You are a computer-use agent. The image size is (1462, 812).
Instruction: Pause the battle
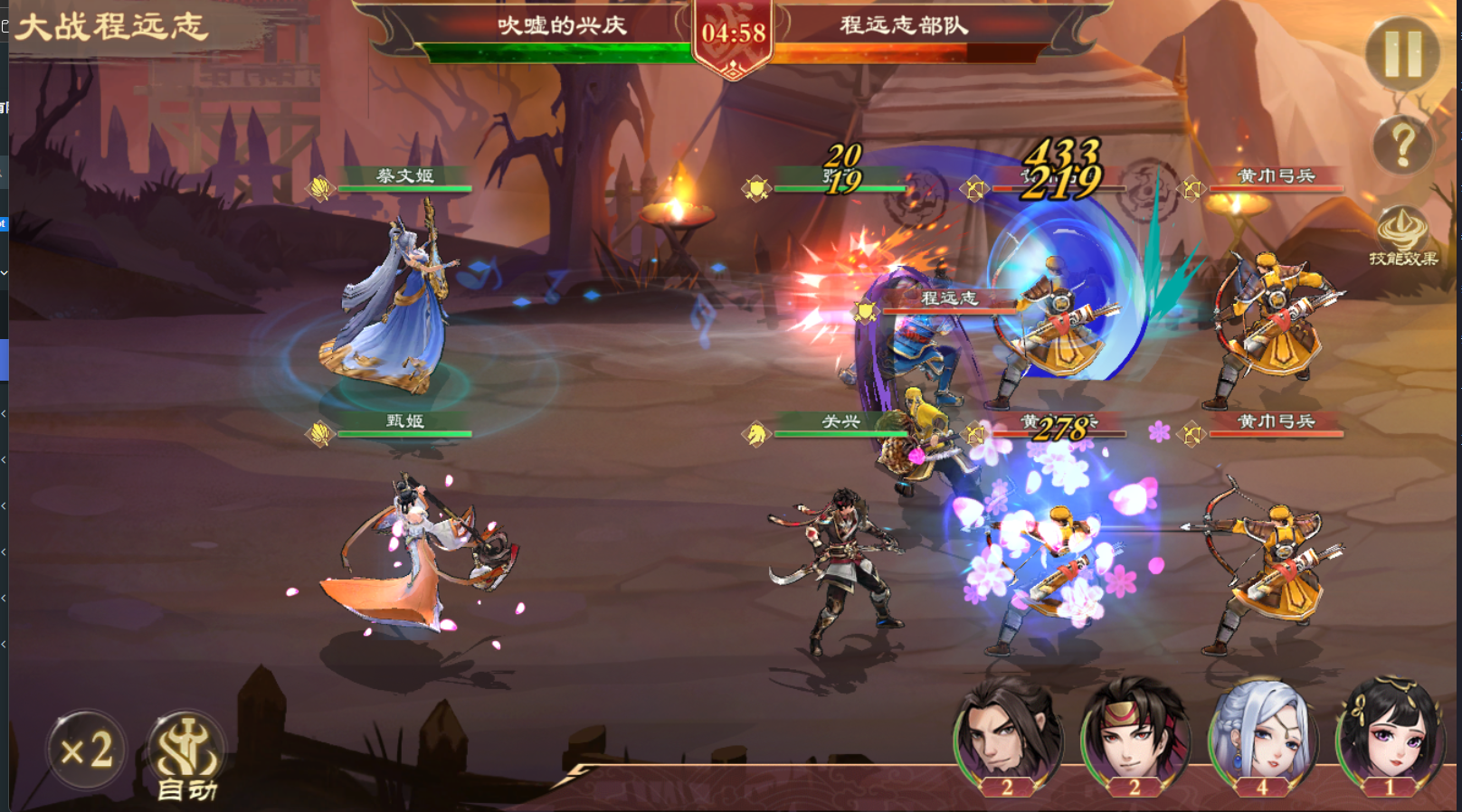[x=1402, y=54]
